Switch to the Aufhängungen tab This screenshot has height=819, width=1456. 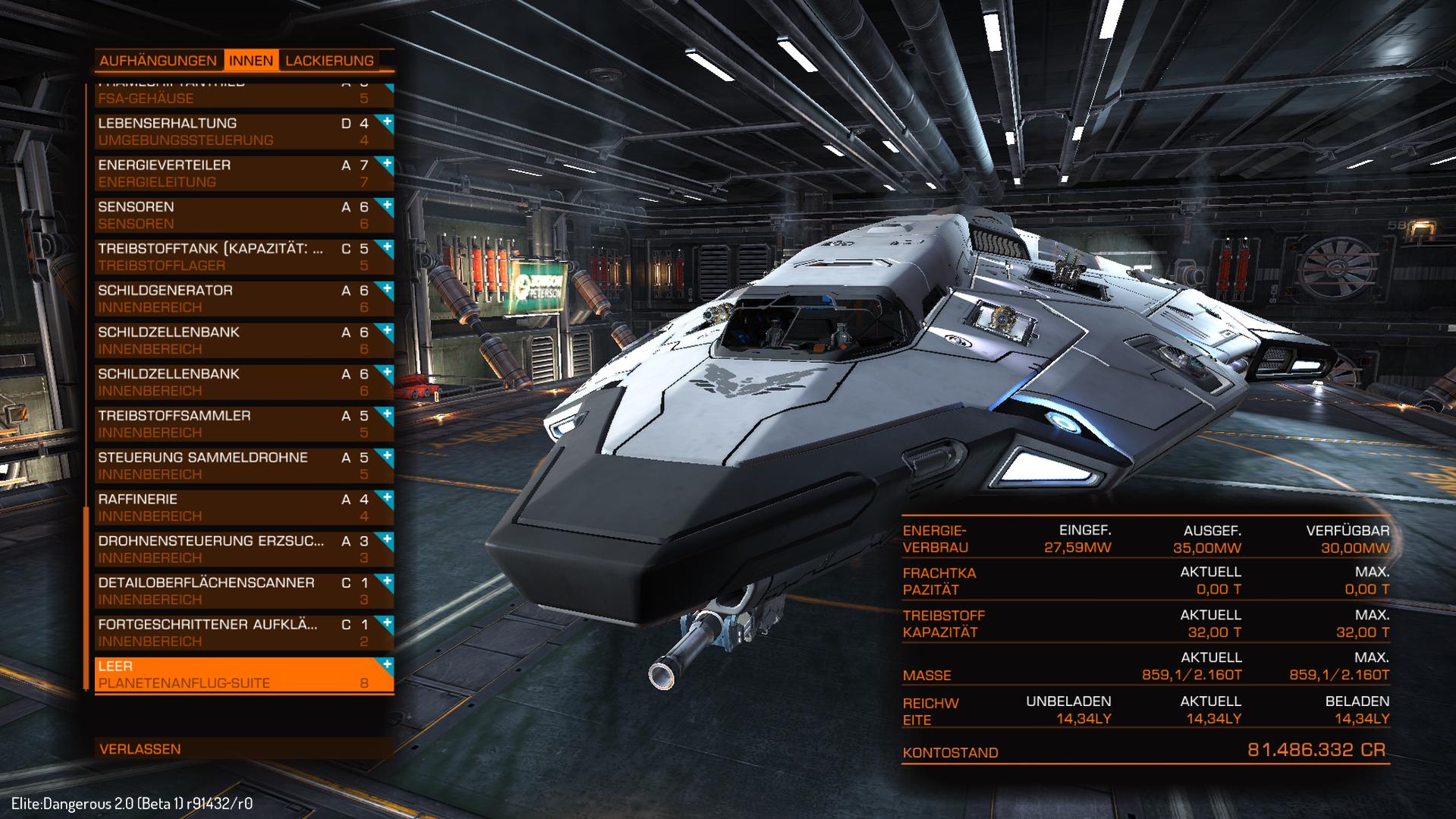158,61
